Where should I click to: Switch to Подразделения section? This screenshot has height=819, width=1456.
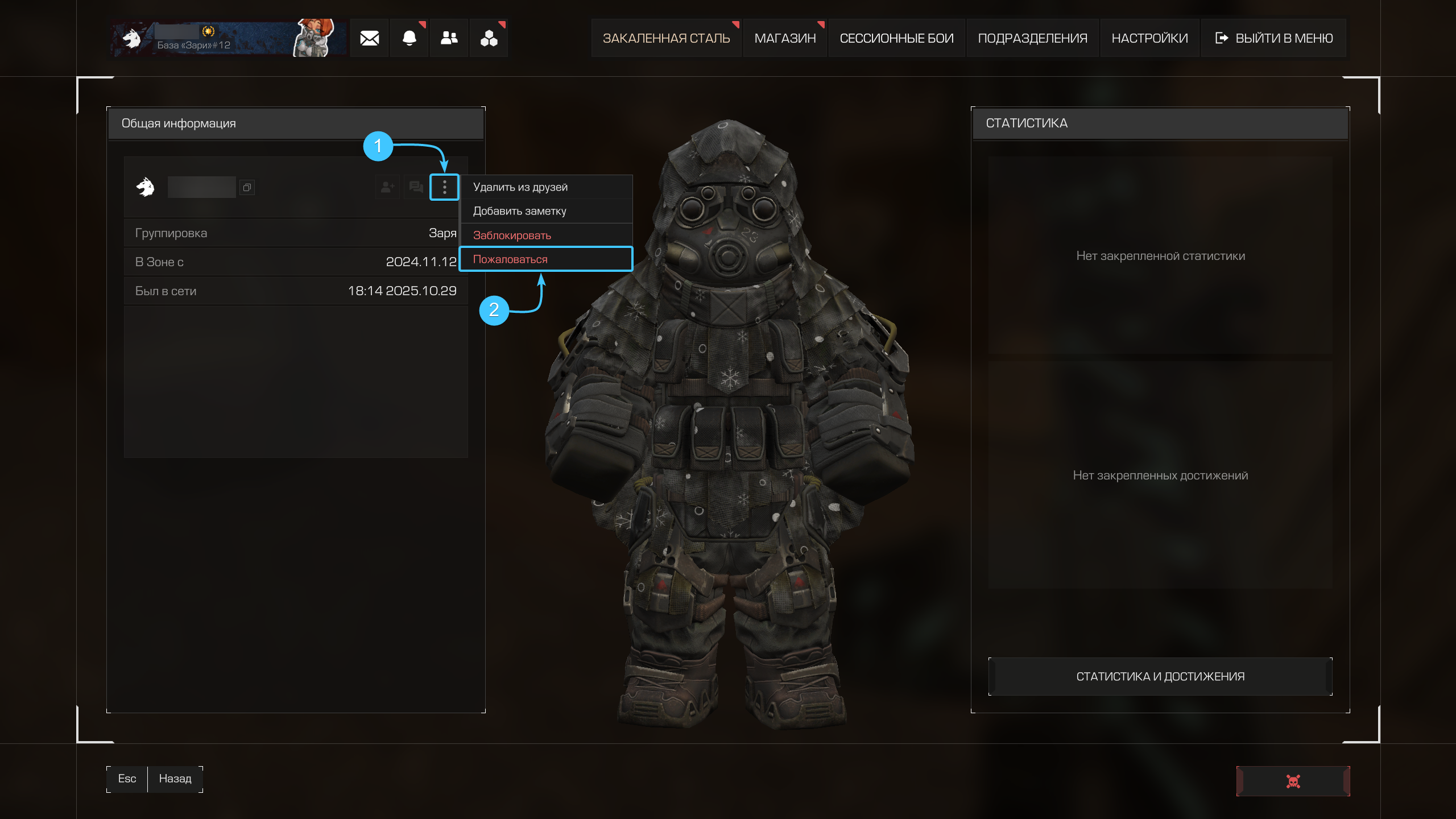[1032, 38]
